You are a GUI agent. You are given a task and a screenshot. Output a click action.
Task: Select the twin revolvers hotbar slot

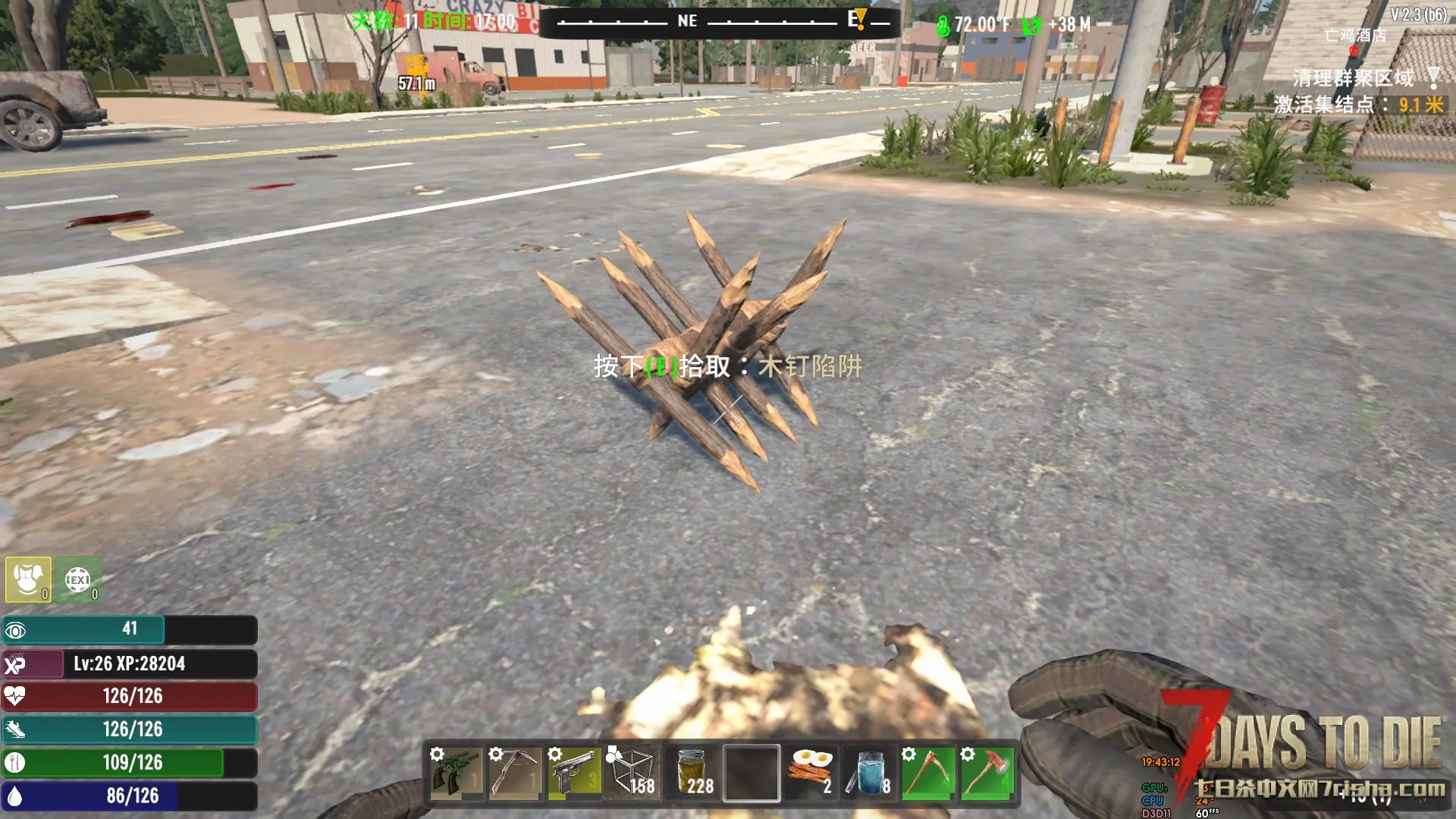pyautogui.click(x=456, y=773)
